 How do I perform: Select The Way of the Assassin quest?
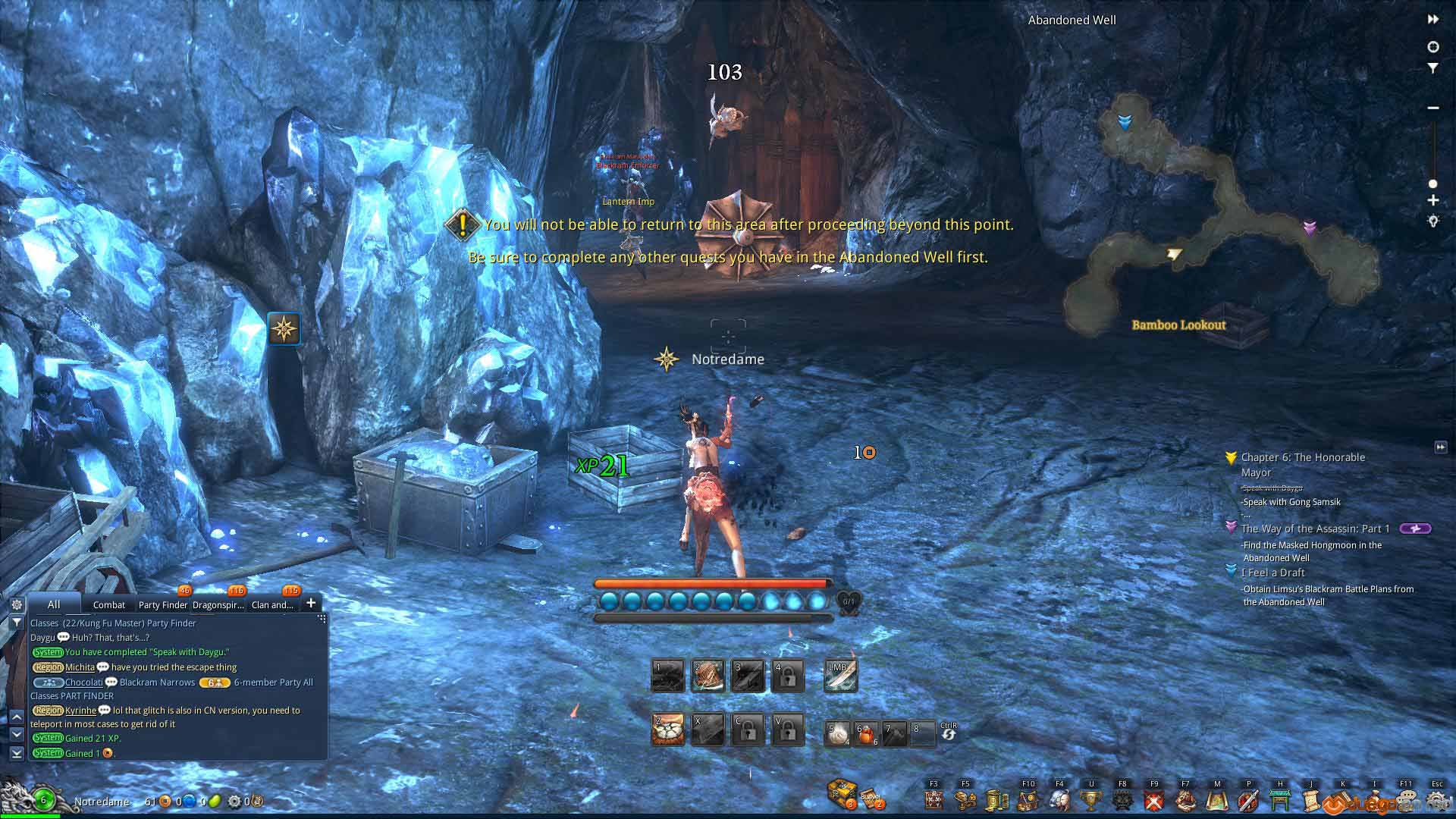coord(1315,529)
